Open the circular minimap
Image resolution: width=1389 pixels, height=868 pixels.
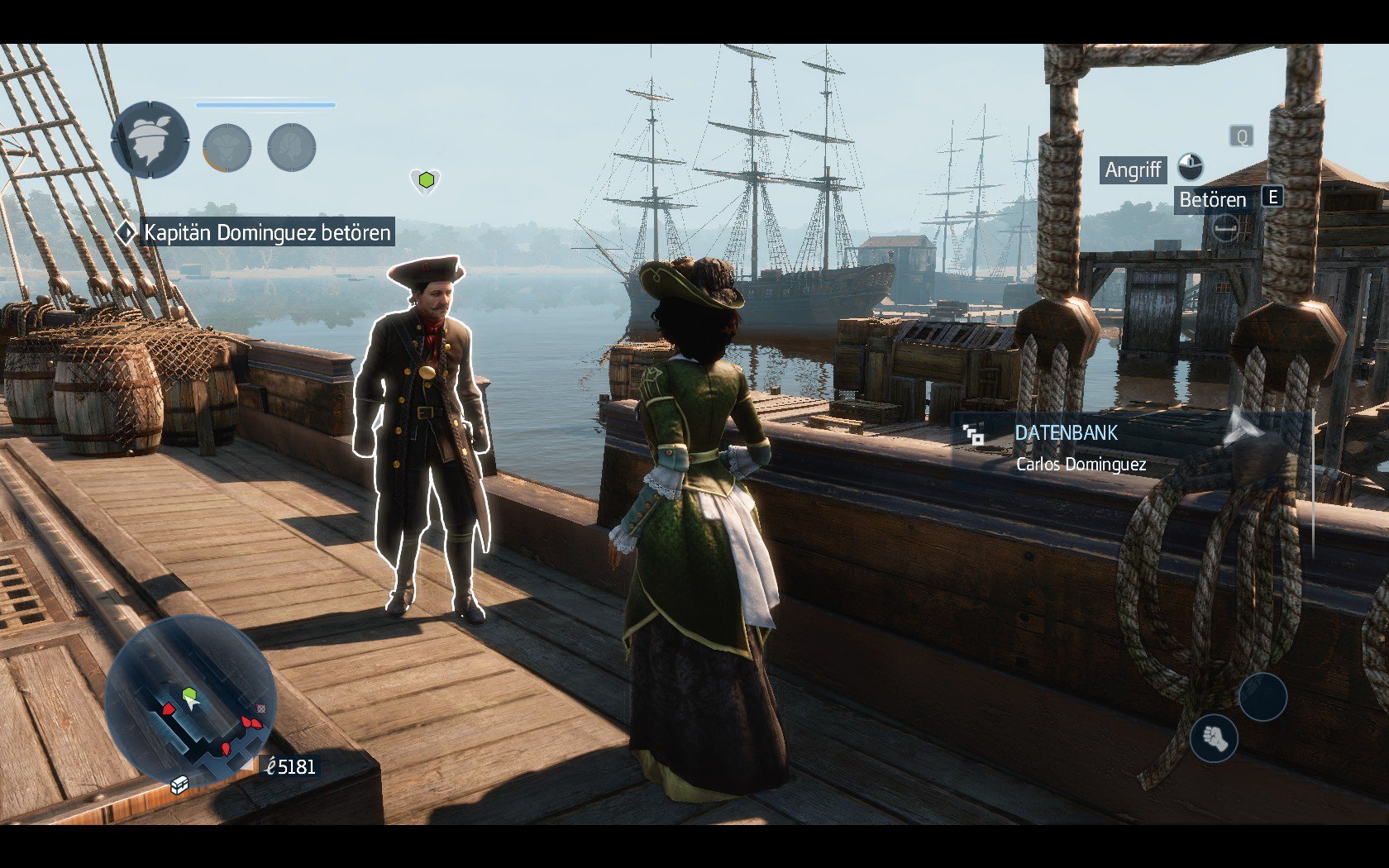(189, 700)
